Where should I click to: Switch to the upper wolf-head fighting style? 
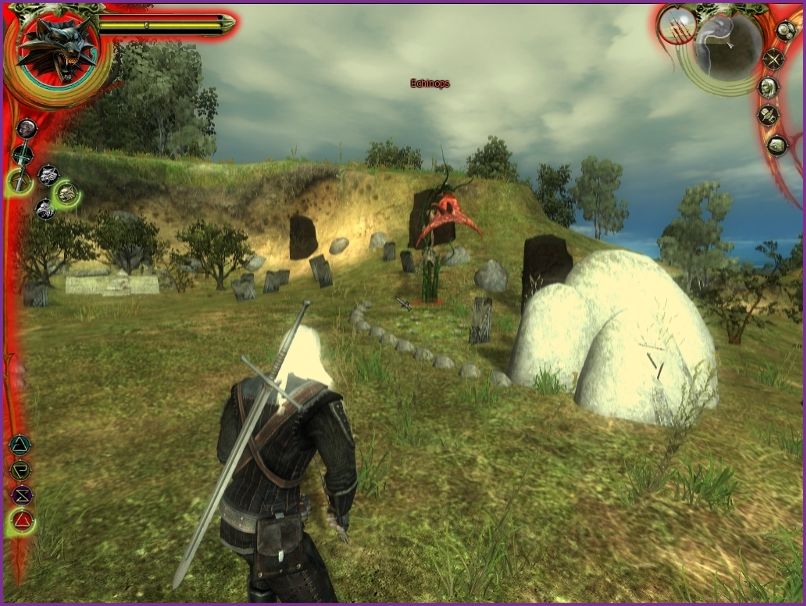click(47, 175)
